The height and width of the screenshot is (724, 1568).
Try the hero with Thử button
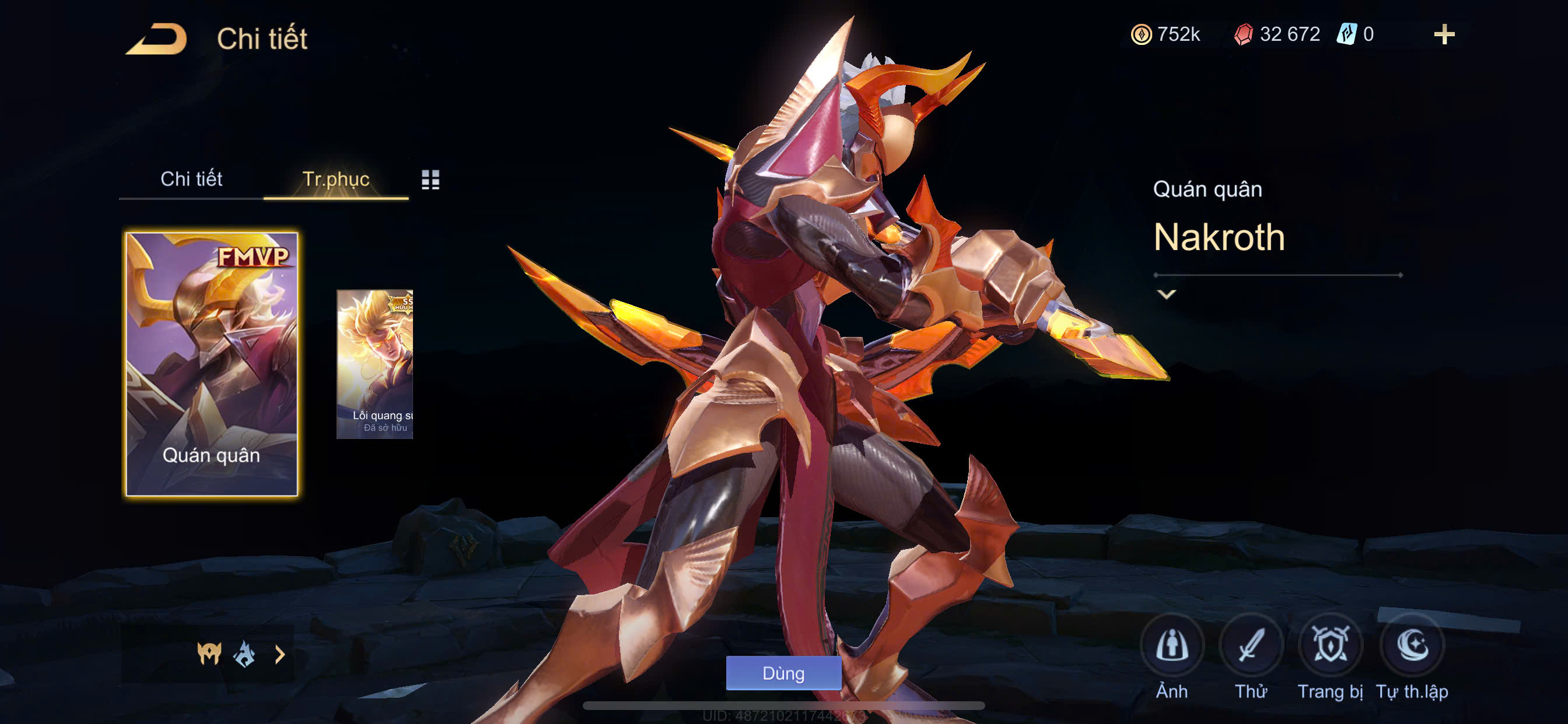tap(1251, 645)
